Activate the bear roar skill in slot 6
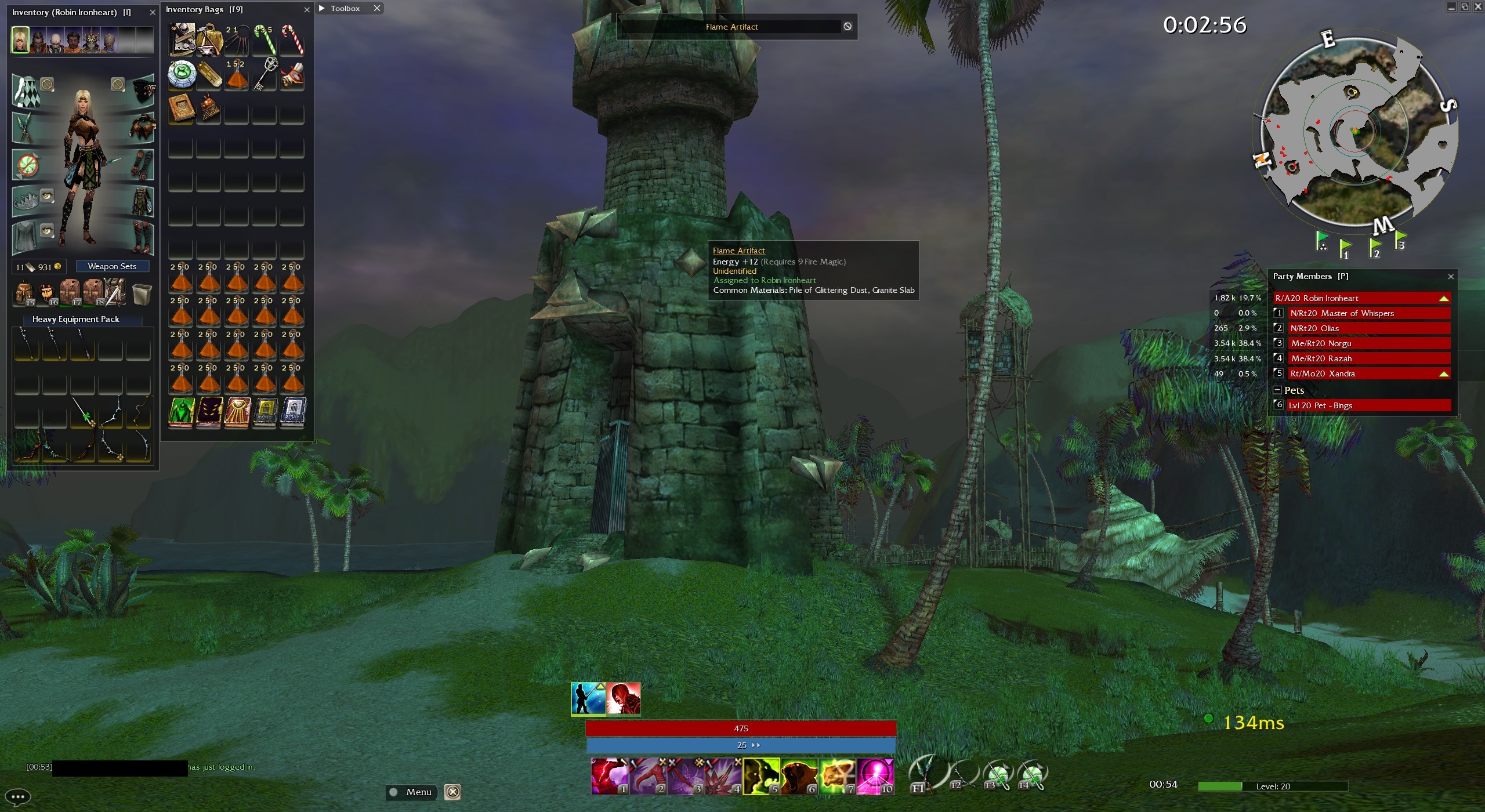1485x812 pixels. point(798,776)
